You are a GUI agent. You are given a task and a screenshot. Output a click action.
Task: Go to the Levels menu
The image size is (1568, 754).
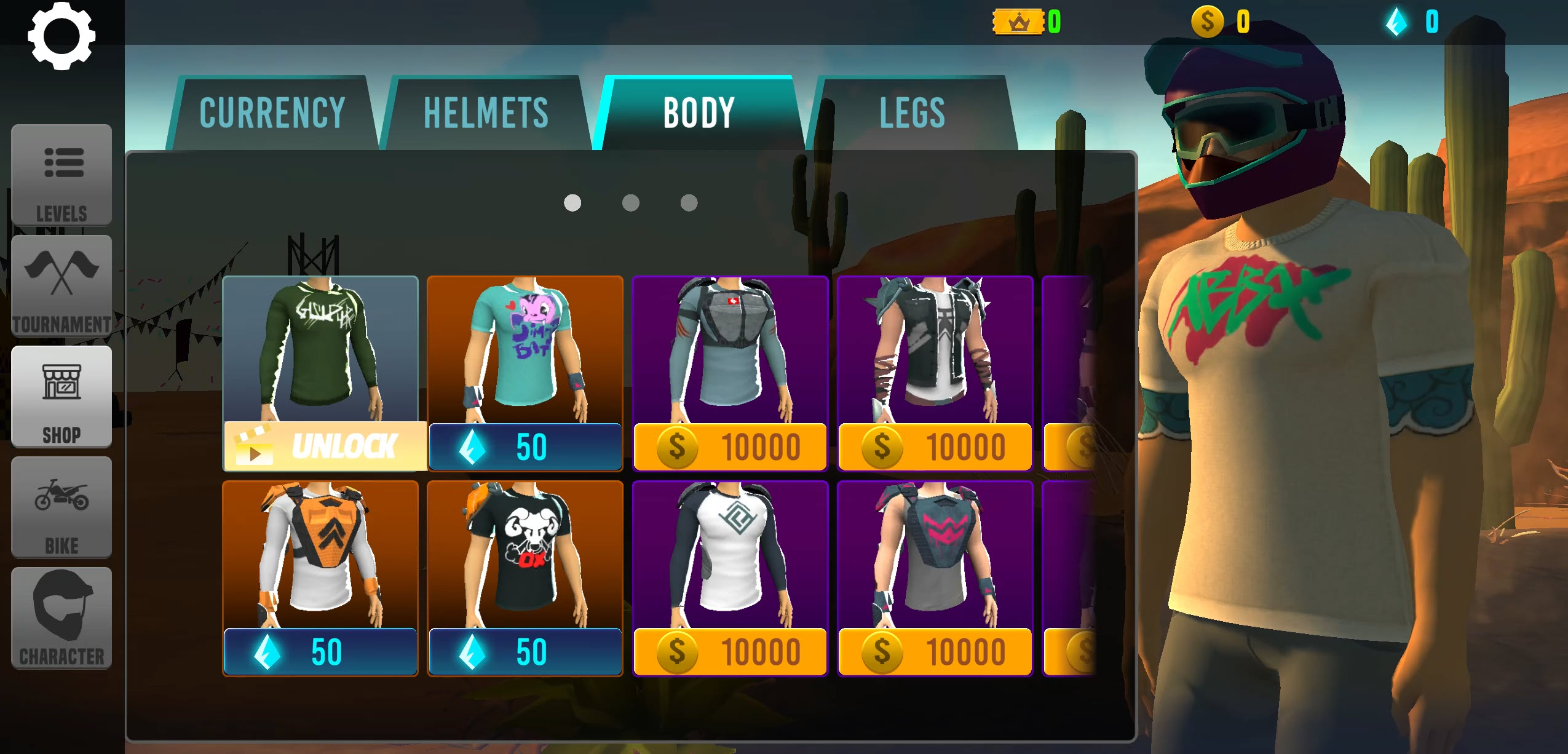click(61, 175)
